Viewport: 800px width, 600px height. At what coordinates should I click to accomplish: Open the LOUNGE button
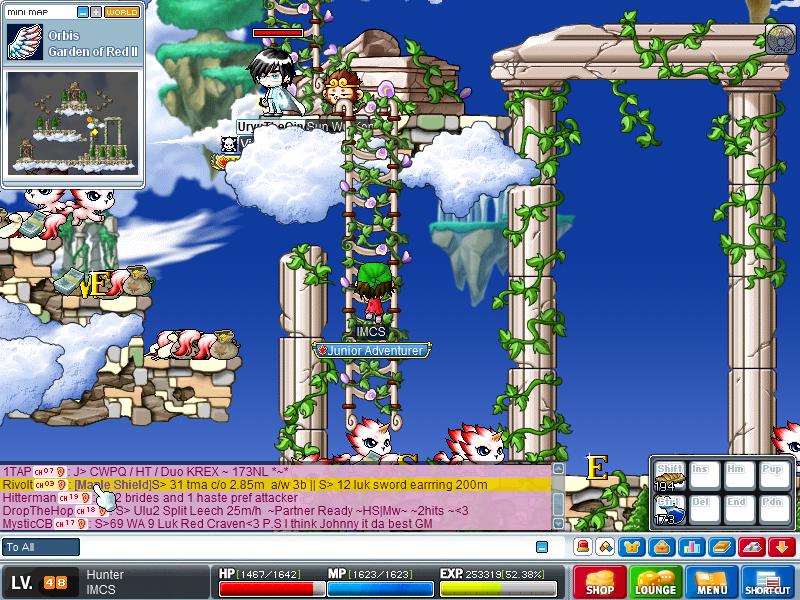pos(656,582)
